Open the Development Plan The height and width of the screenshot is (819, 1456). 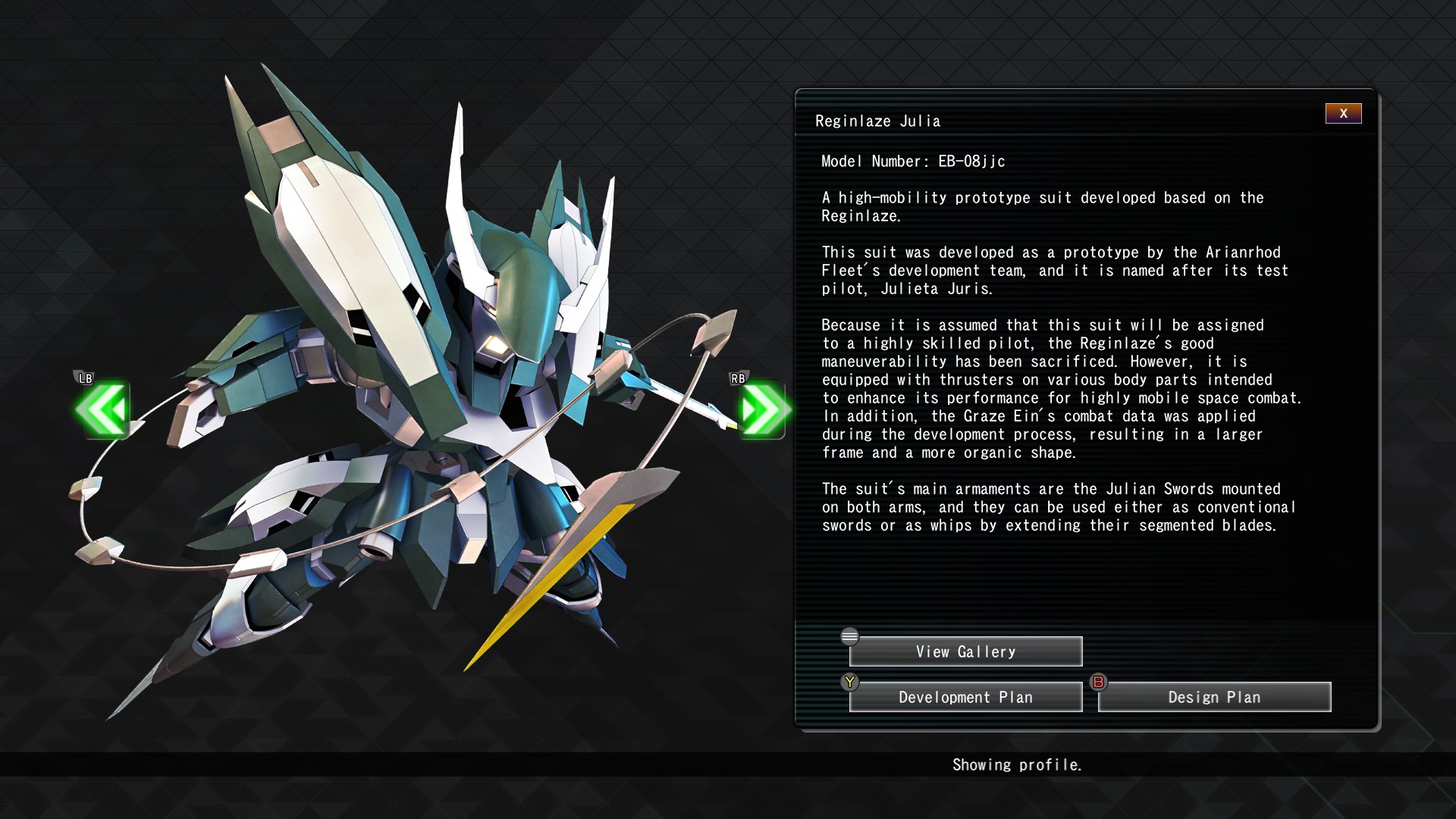tap(965, 698)
